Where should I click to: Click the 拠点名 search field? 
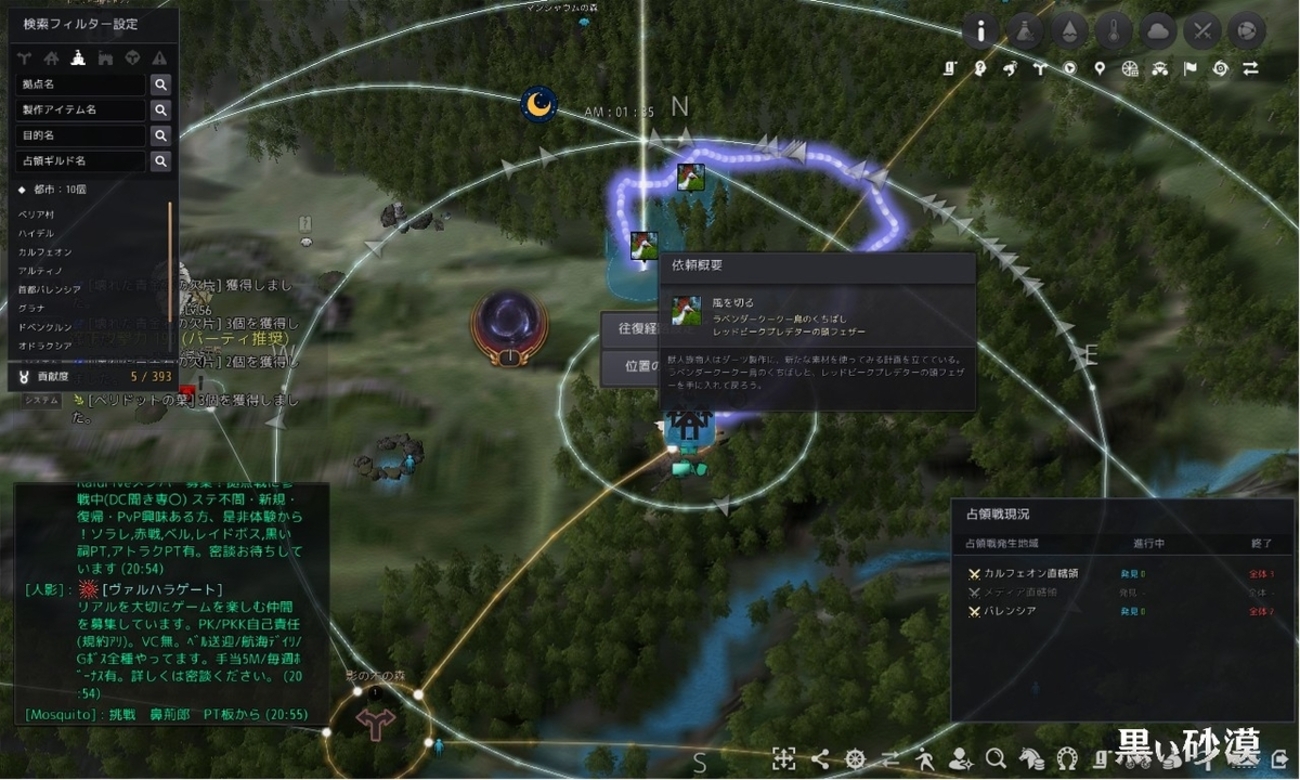(x=80, y=85)
